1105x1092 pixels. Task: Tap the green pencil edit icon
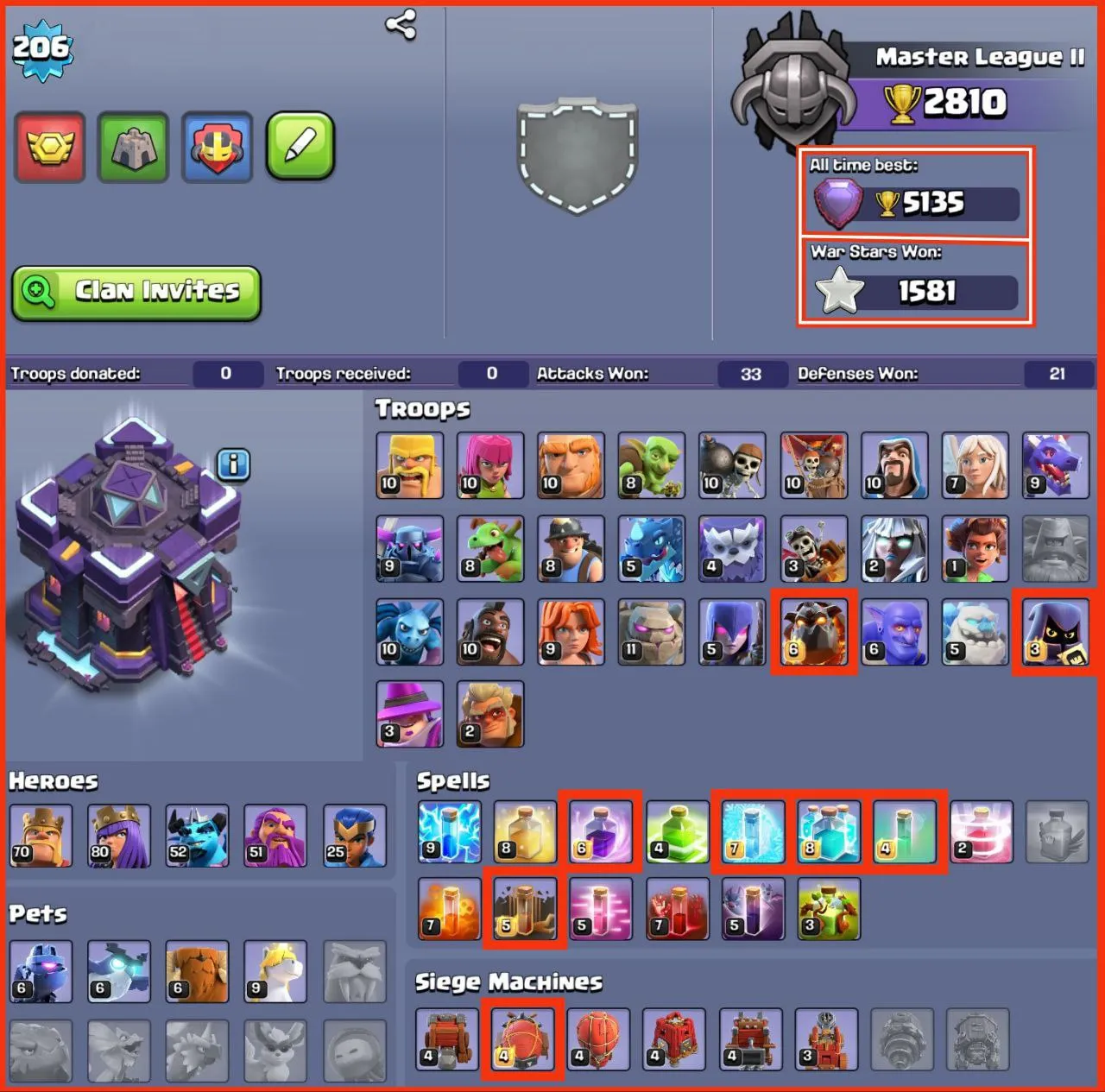click(298, 147)
